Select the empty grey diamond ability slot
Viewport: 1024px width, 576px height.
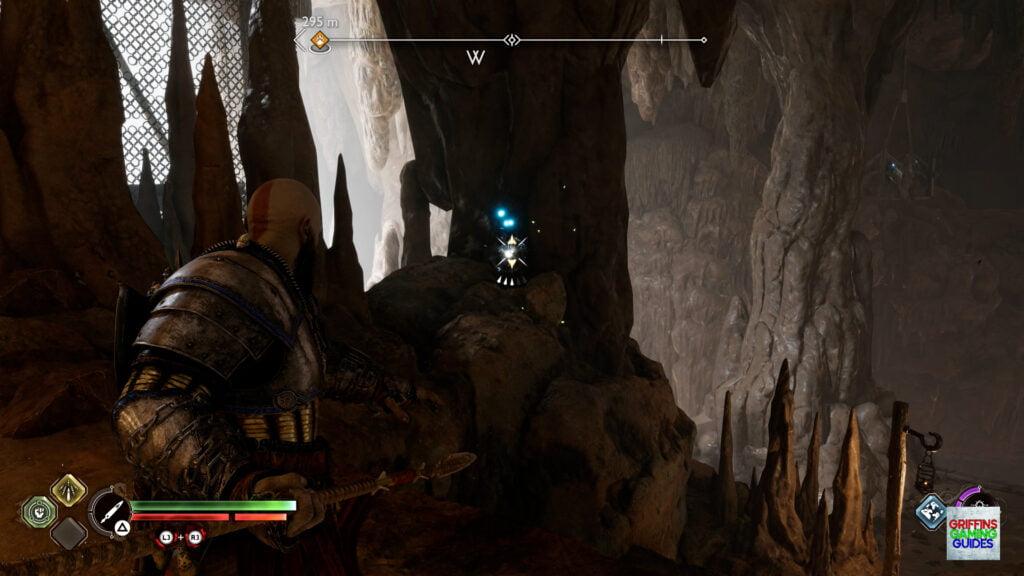(68, 532)
